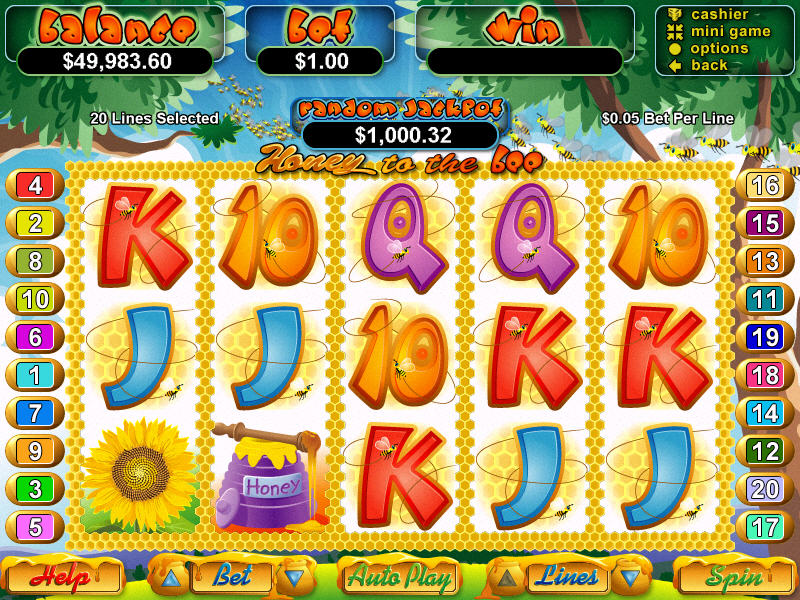Decrease the bet with the down arrow
Screen dimensions: 800x600
tap(293, 577)
